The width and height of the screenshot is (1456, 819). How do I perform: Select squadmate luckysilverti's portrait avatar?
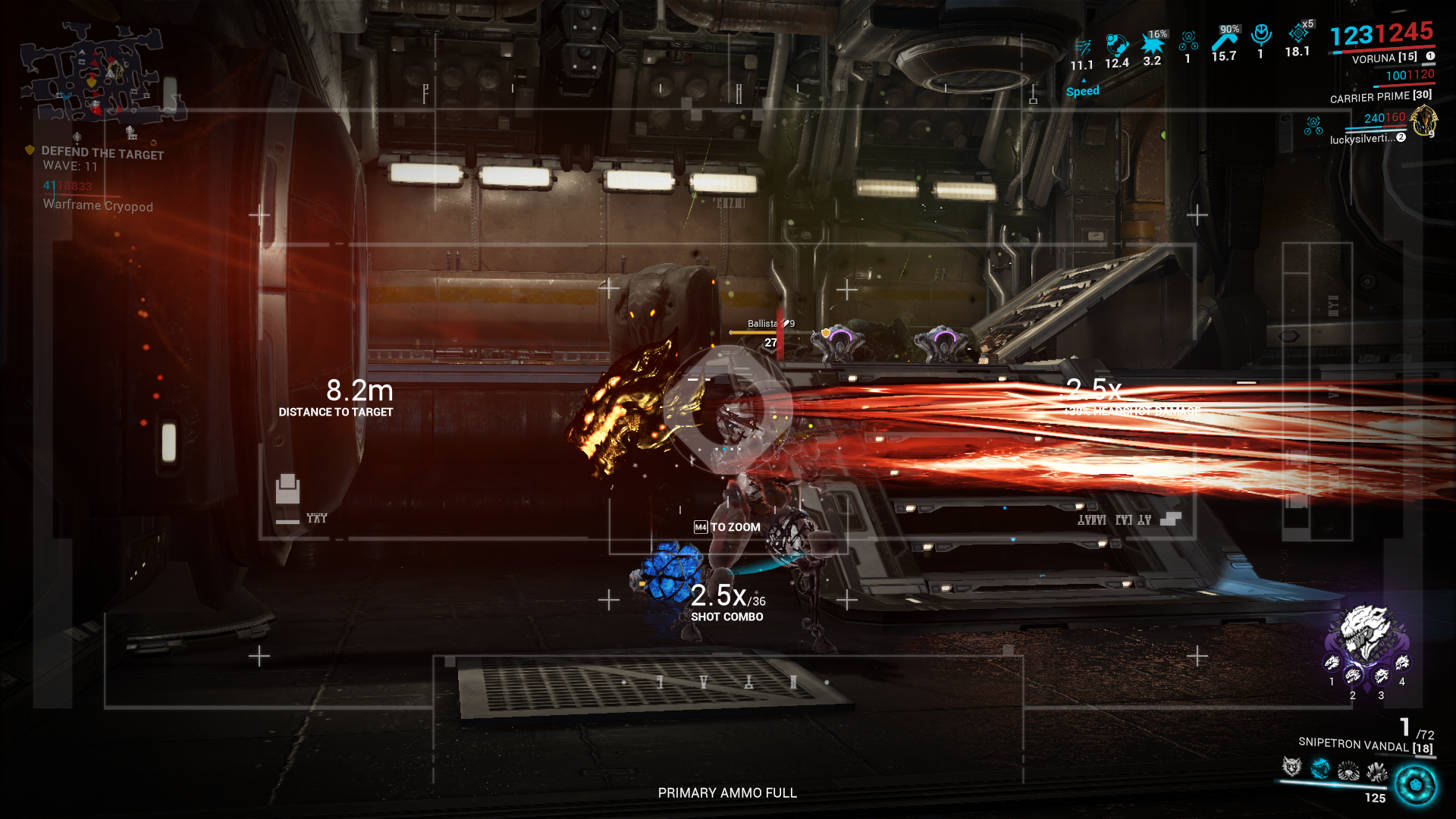click(1423, 121)
